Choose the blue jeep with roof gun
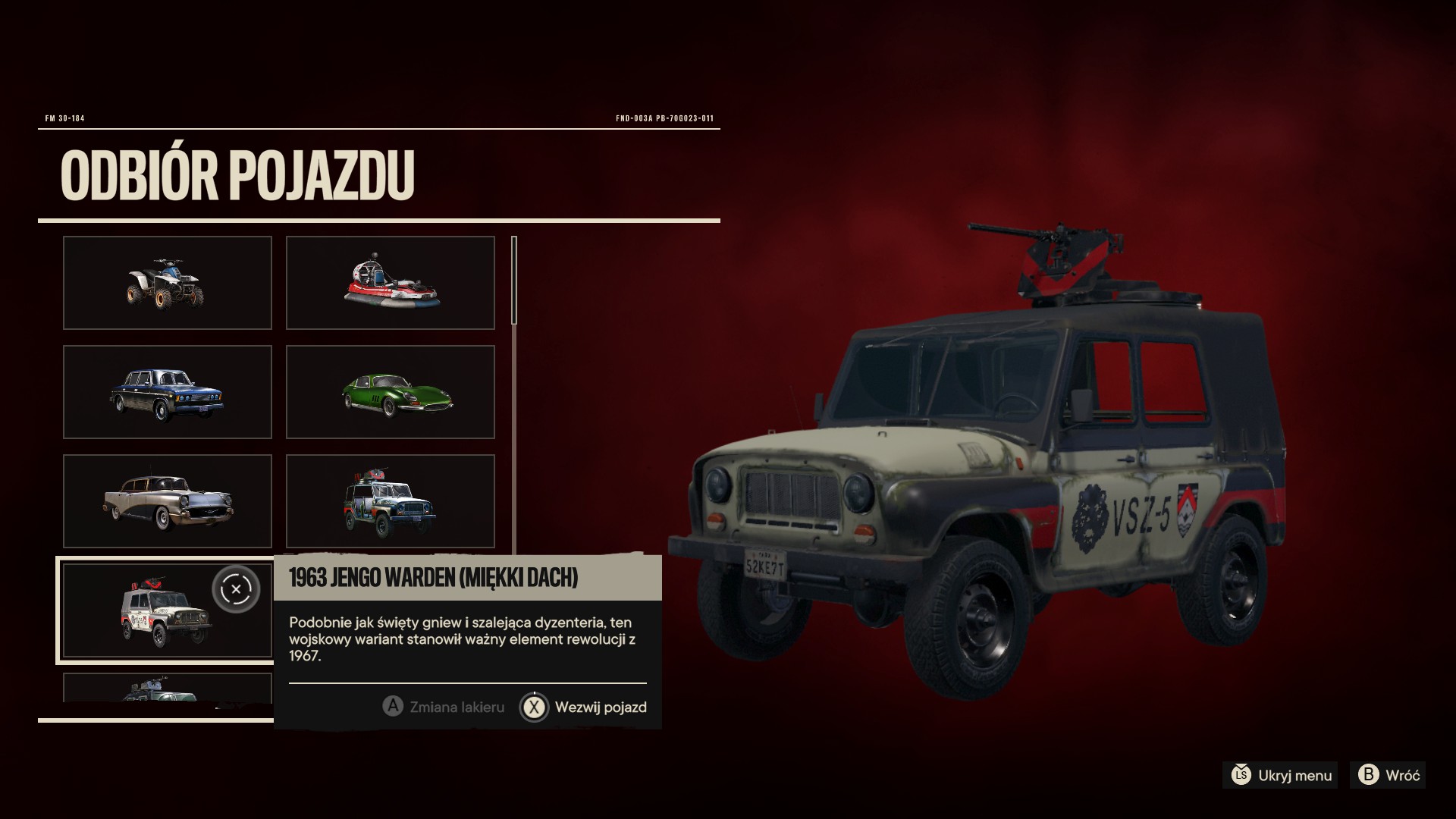The image size is (1456, 819). [x=390, y=501]
